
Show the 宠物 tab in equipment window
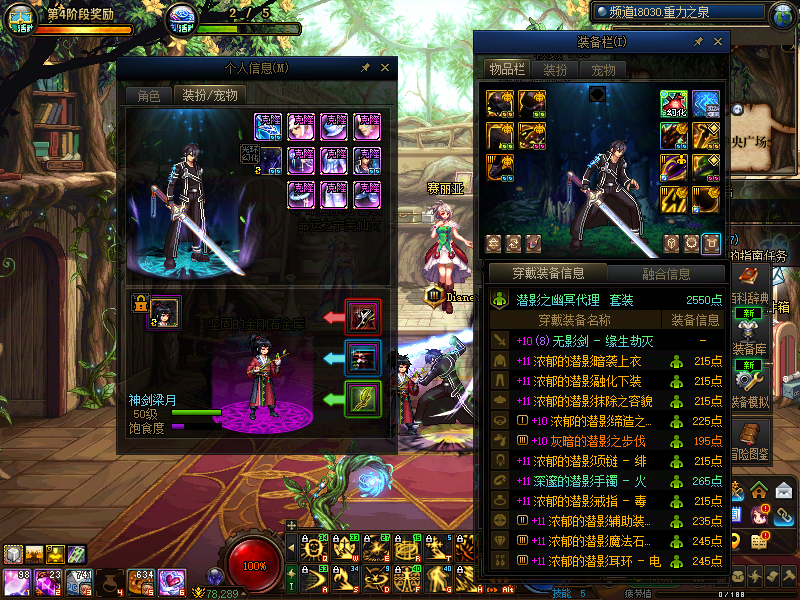tap(603, 70)
